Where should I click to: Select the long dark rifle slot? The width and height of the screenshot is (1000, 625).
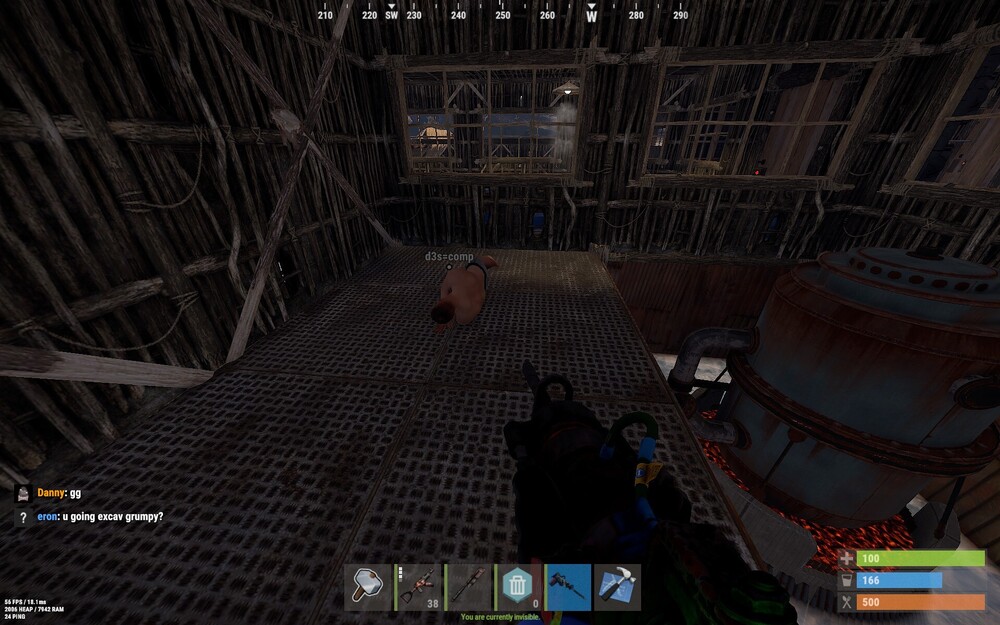click(468, 587)
